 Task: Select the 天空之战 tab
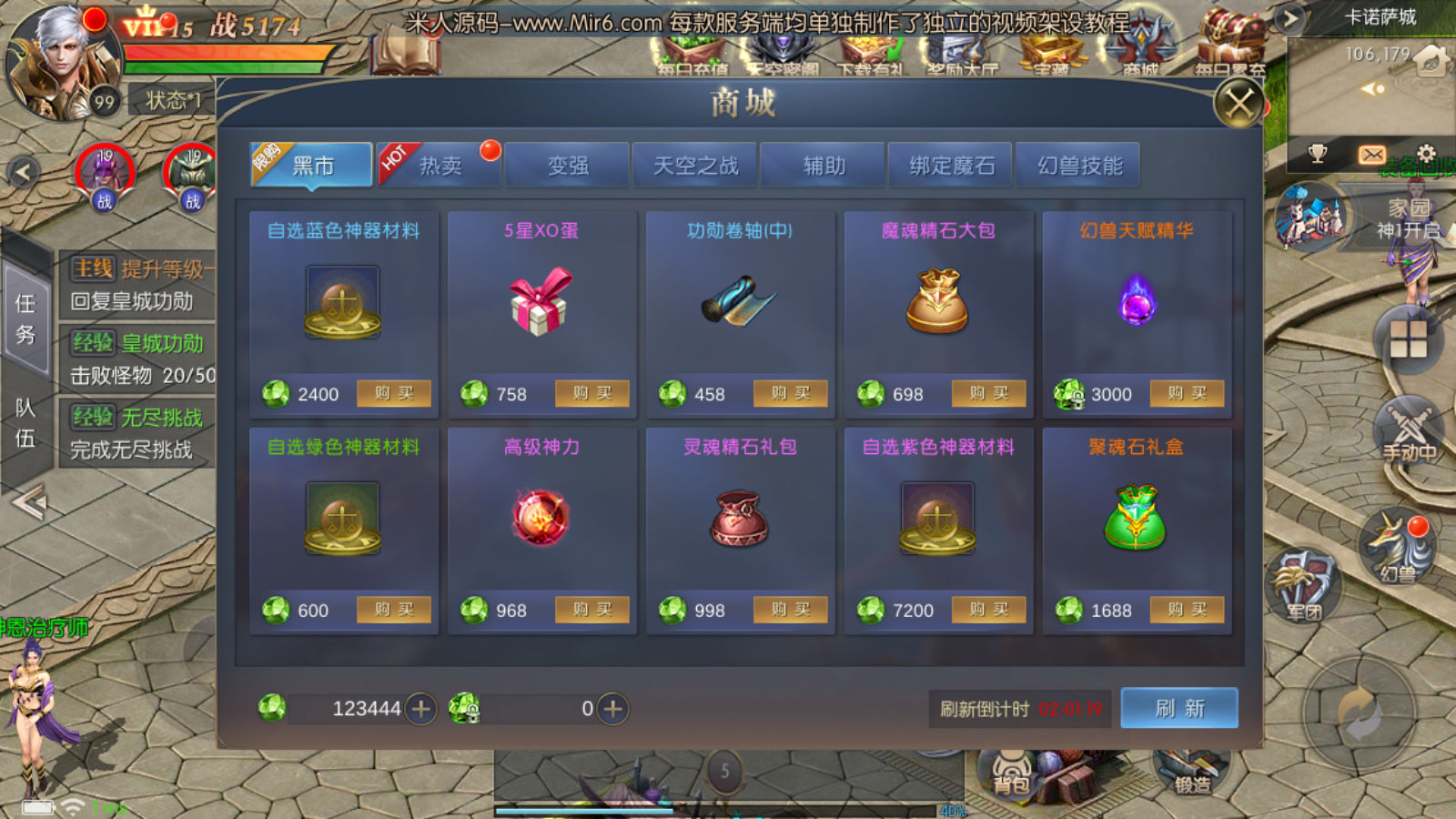[696, 166]
